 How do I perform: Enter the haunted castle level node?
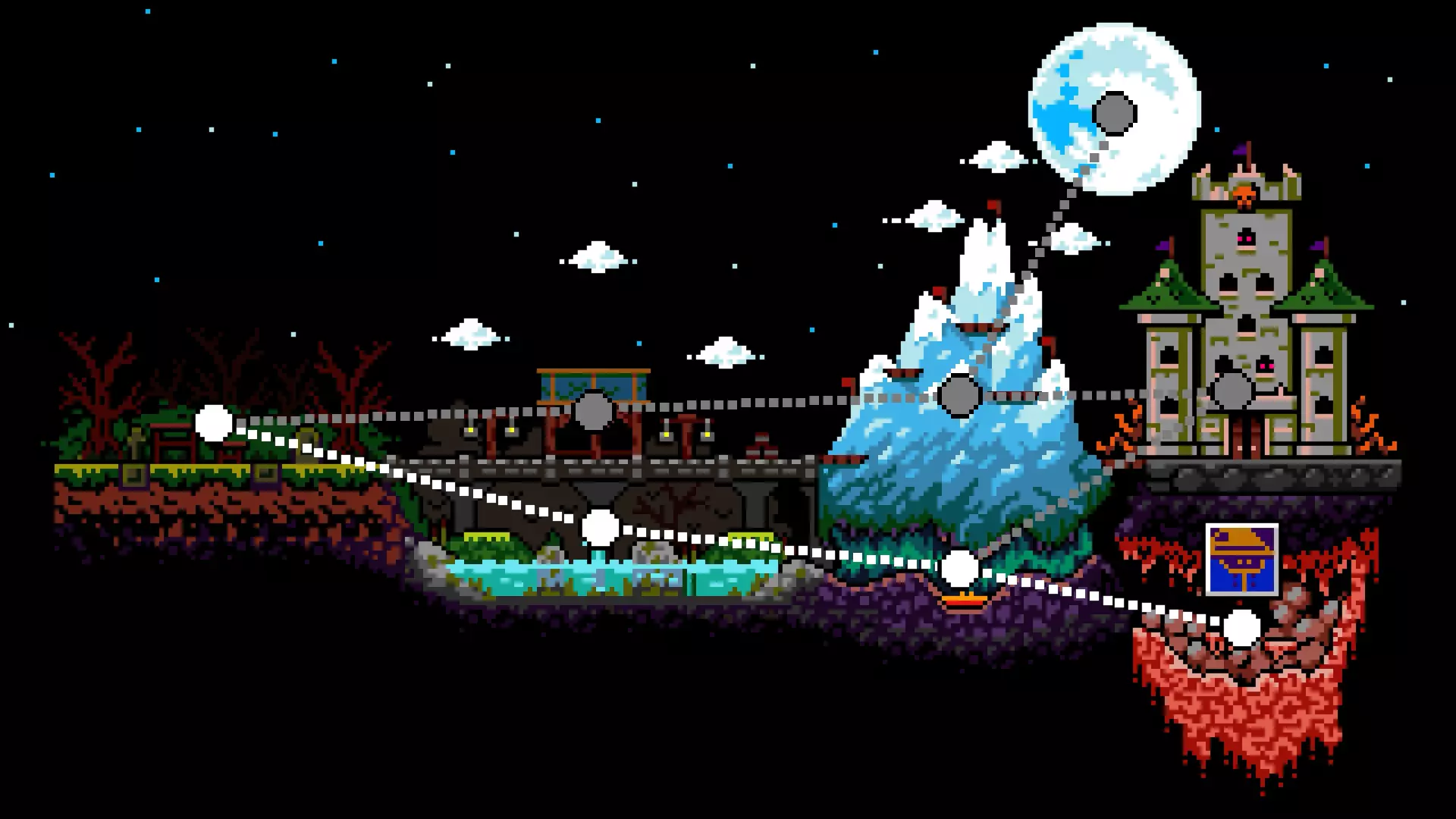pyautogui.click(x=1231, y=390)
